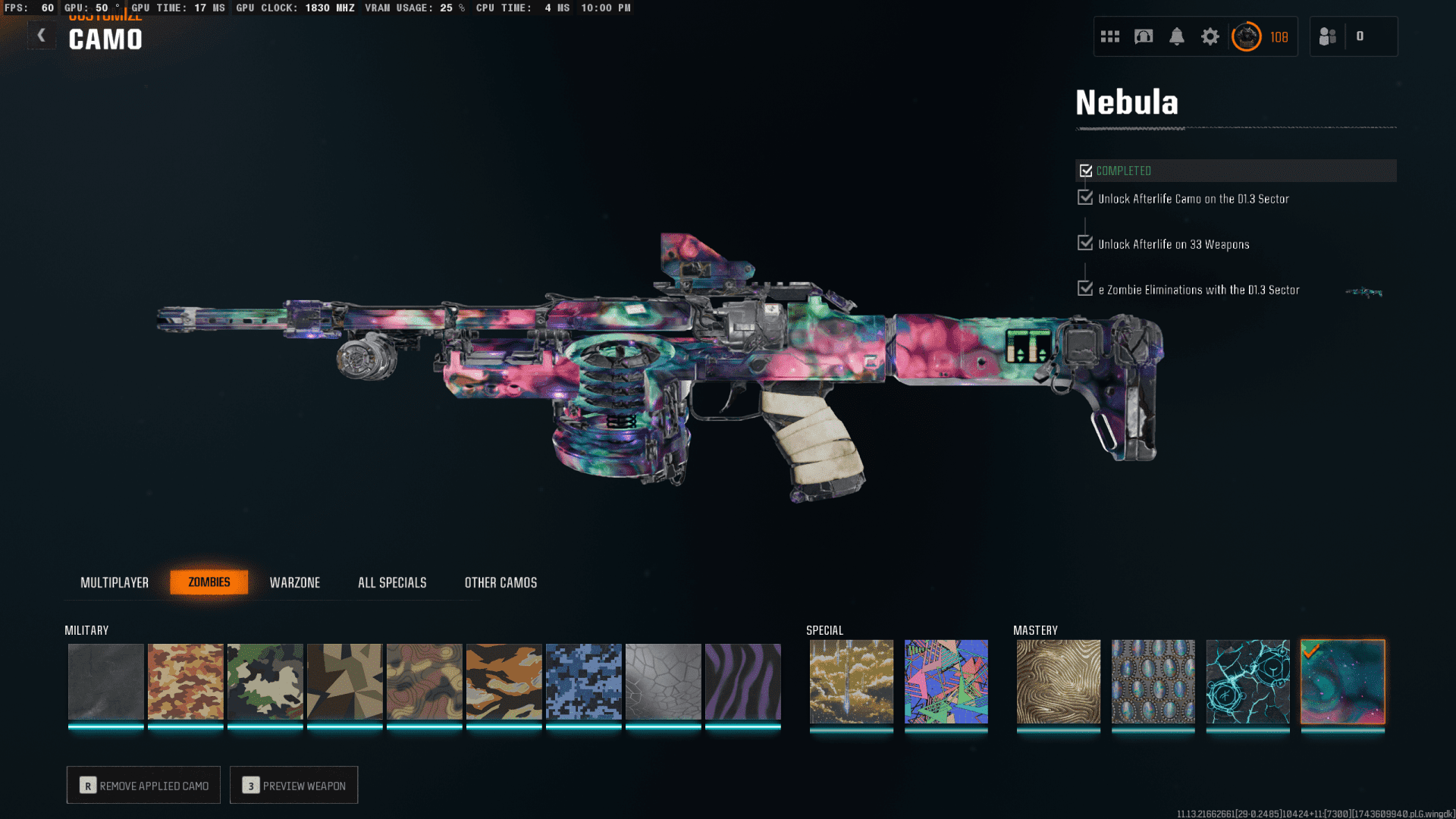
Task: Select the Zombies camo tab
Action: click(x=209, y=582)
